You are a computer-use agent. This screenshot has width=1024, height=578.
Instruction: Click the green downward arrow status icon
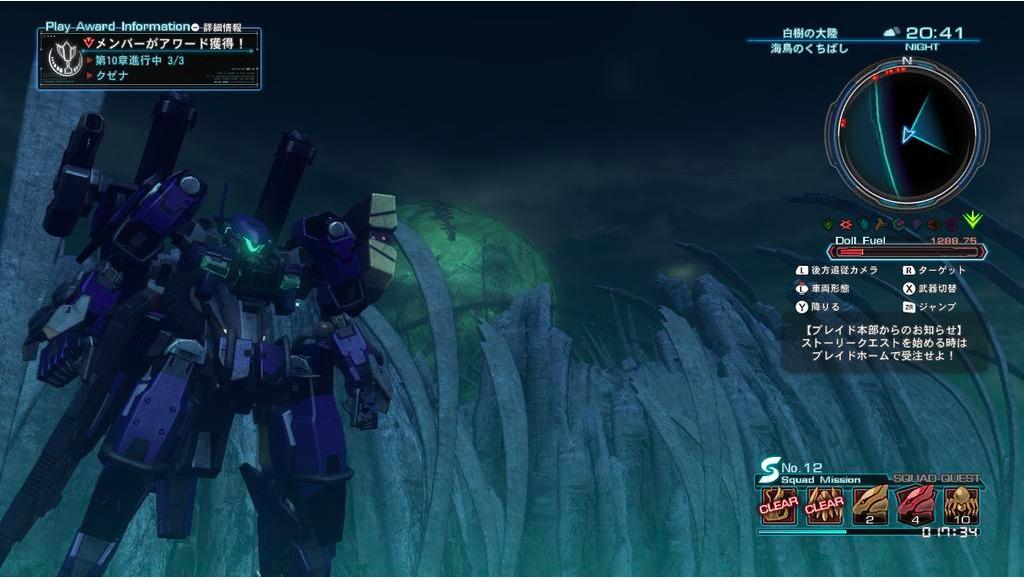(x=971, y=221)
